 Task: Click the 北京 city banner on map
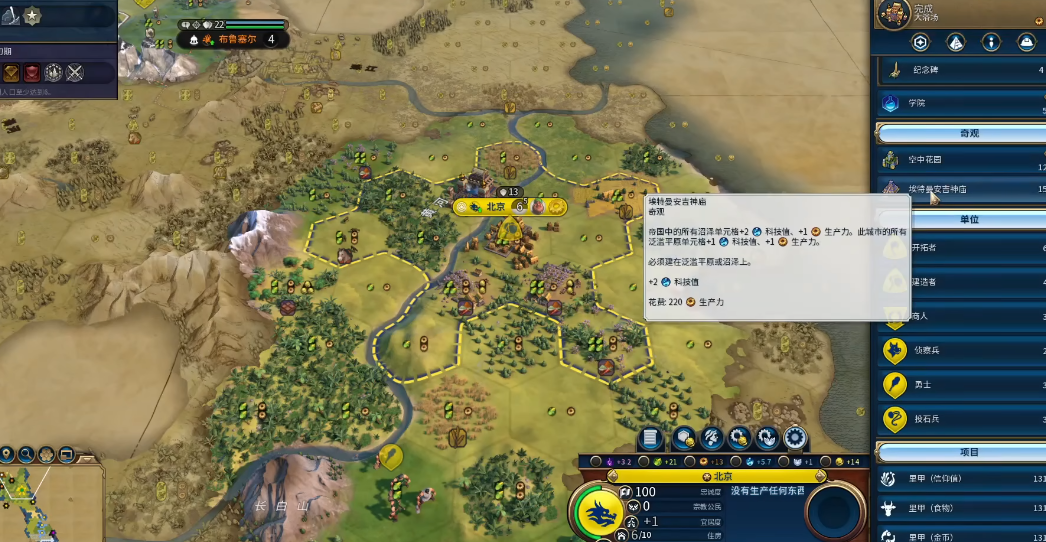pyautogui.click(x=496, y=207)
